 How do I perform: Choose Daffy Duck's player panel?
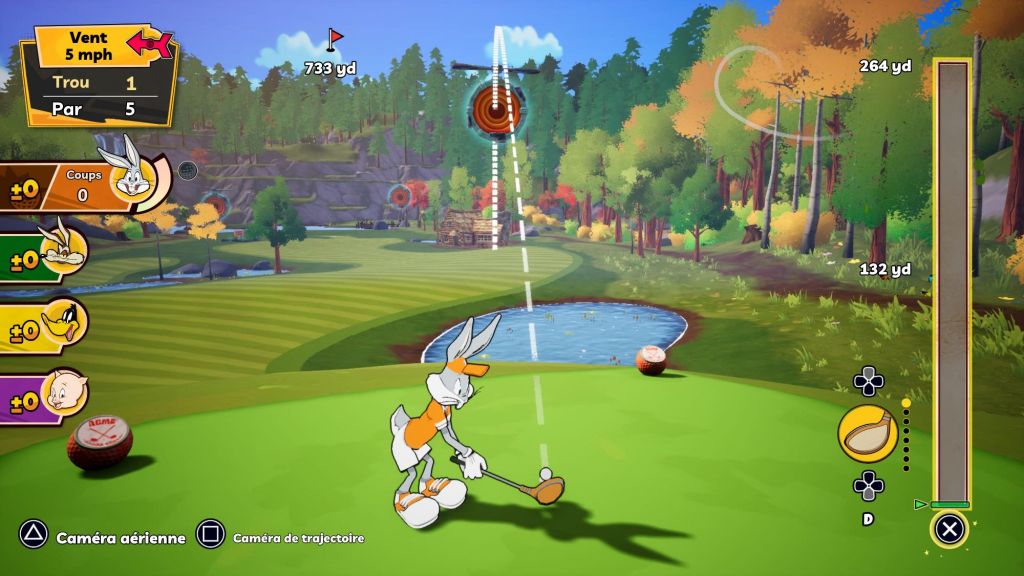click(45, 326)
